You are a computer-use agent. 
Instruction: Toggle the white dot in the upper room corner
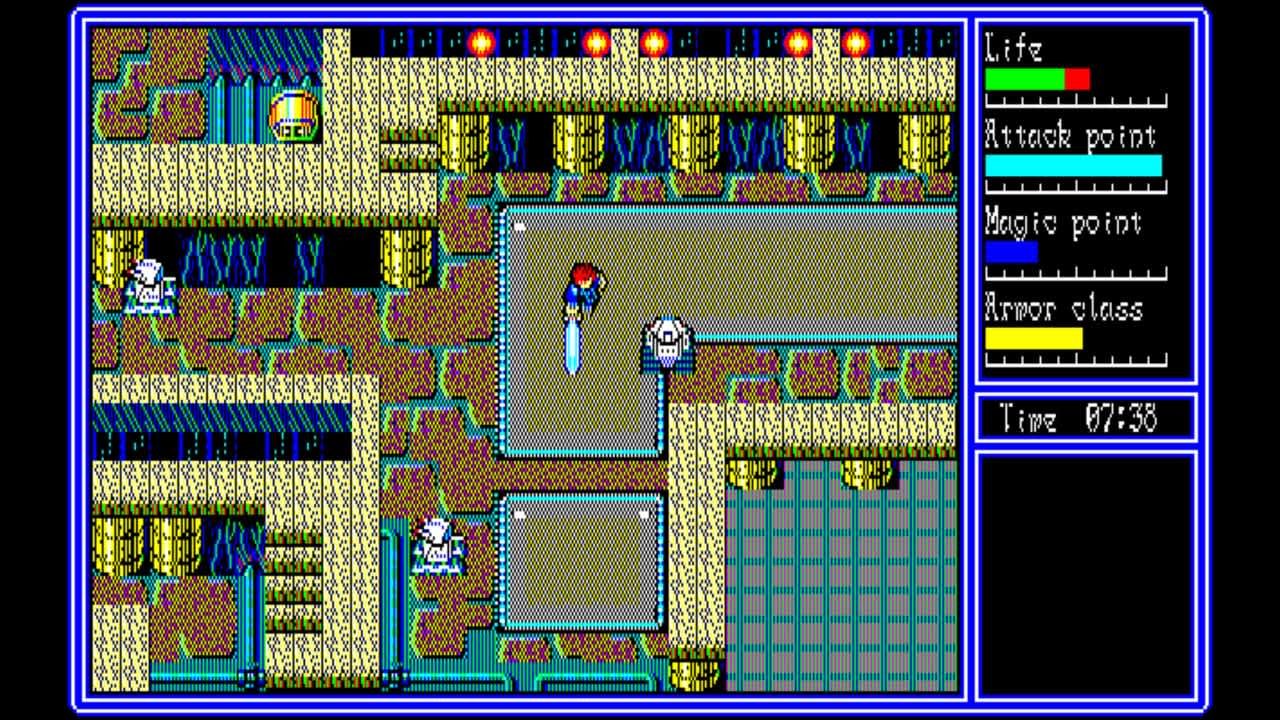(519, 227)
